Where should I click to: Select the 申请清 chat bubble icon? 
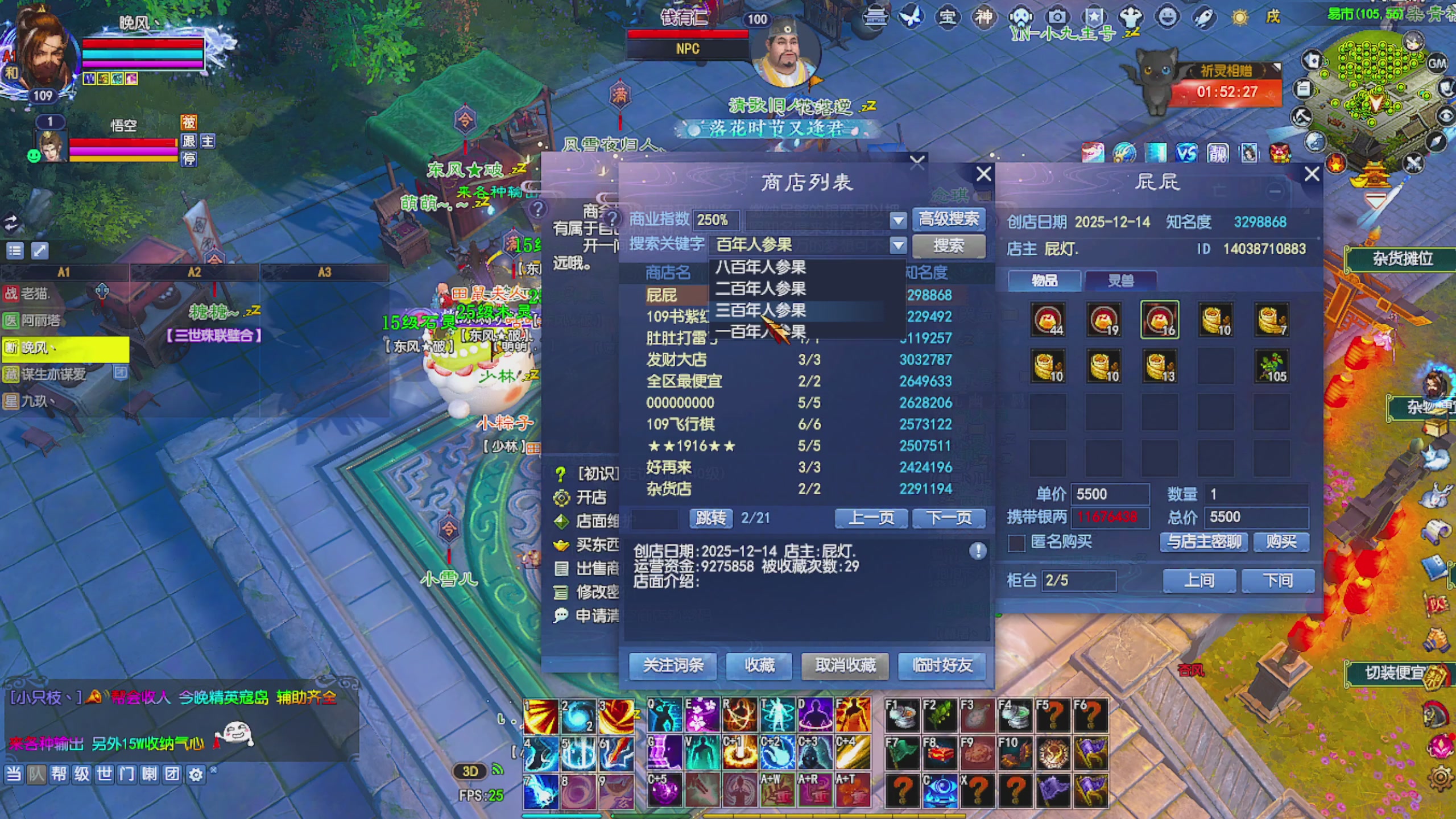(x=562, y=615)
